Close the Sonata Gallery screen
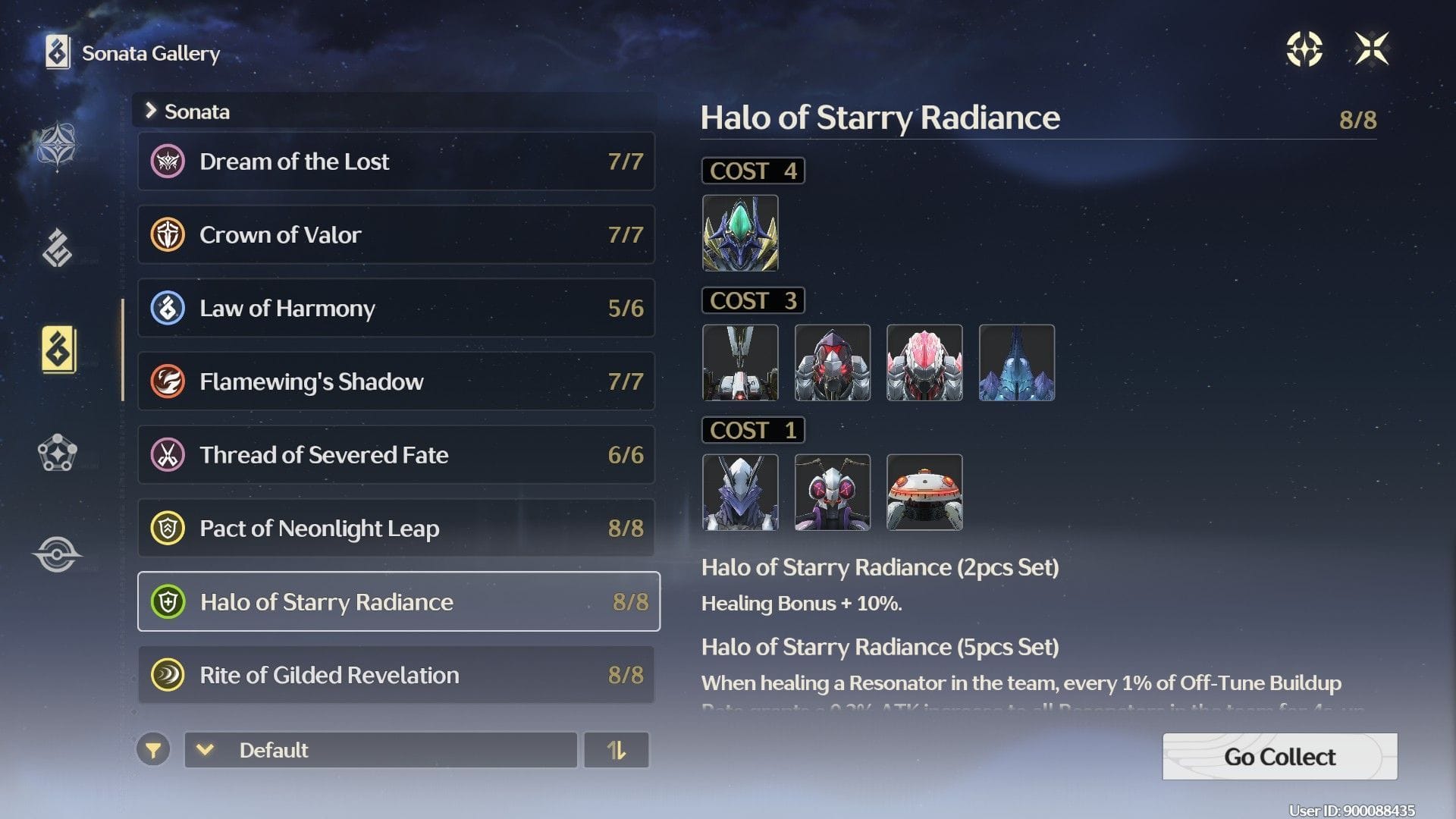The image size is (1456, 819). (1372, 49)
